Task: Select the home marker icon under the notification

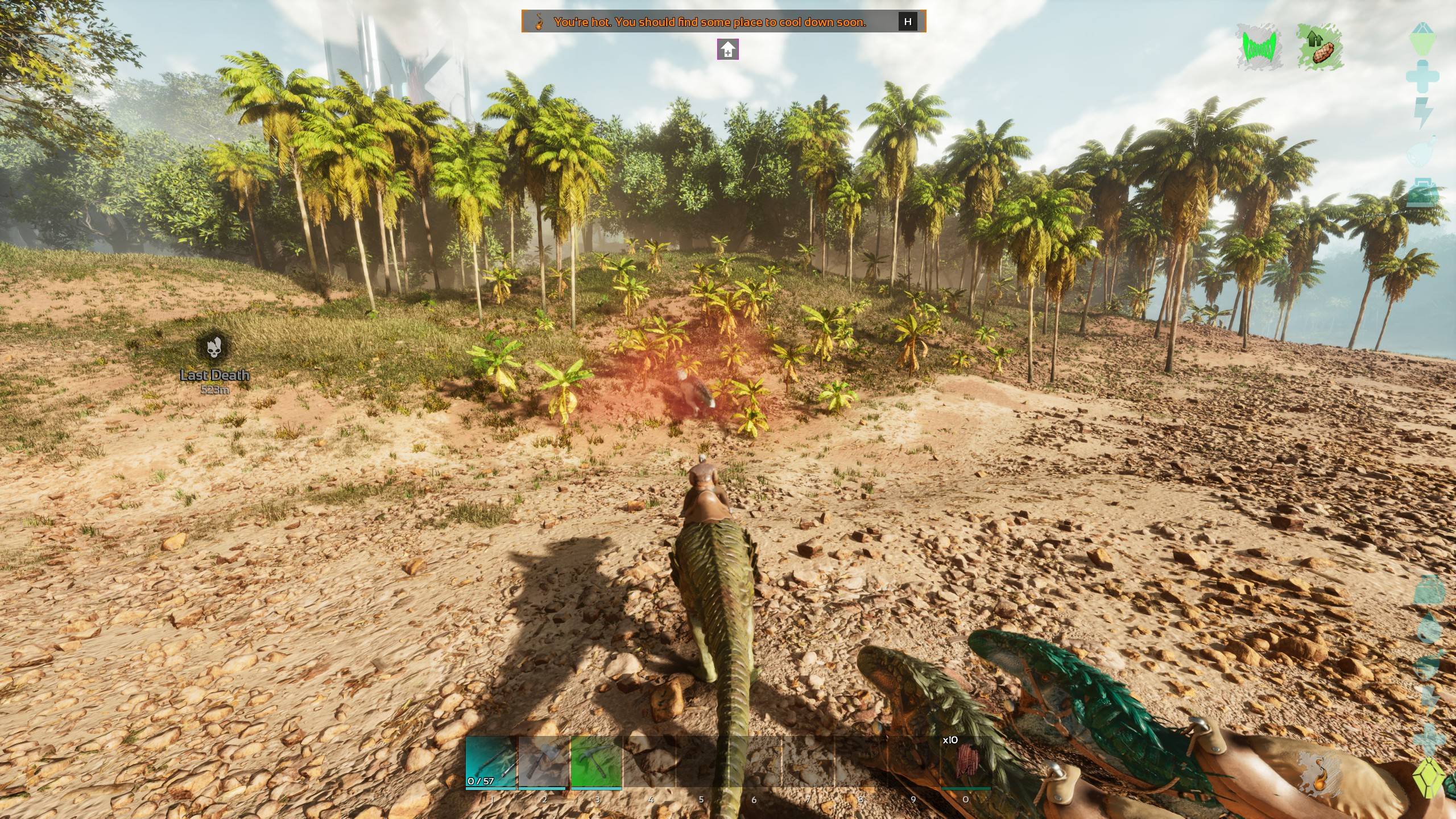Action: coord(728,50)
